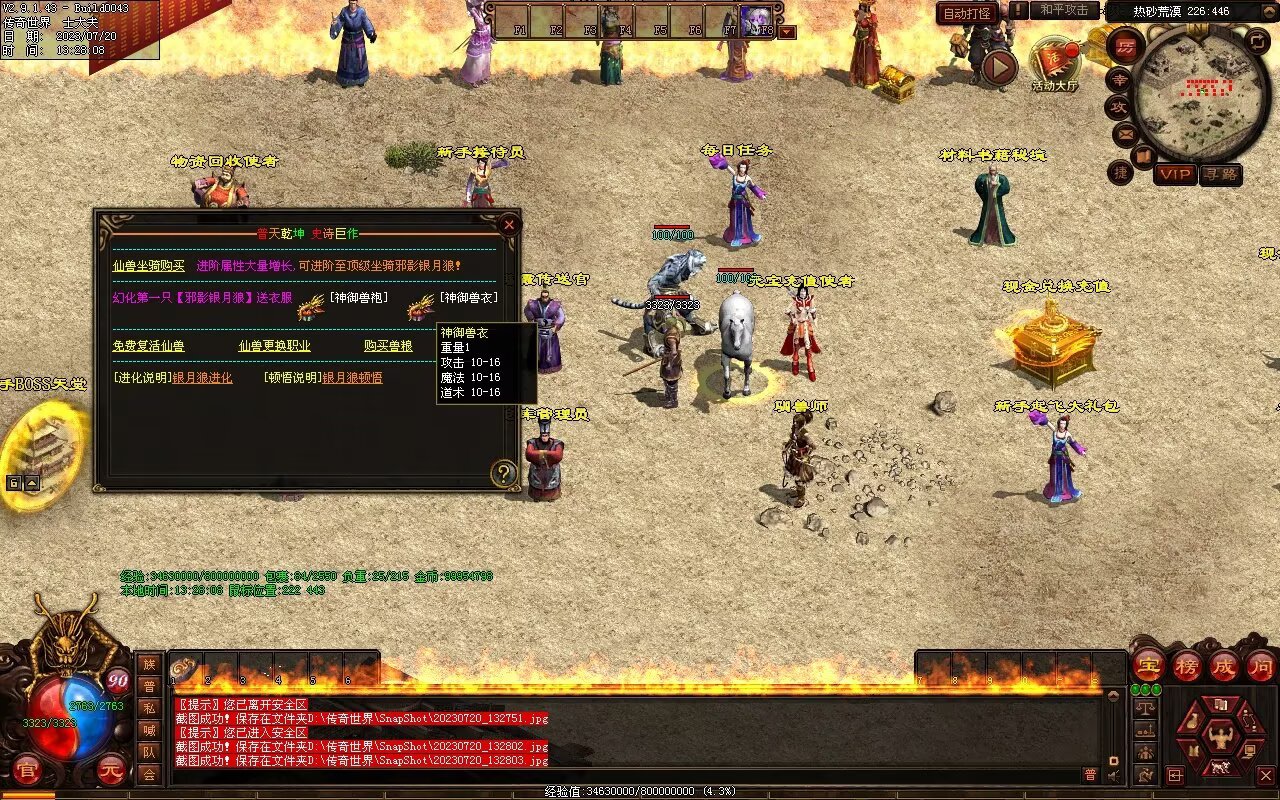Select the 免费复活仙兽 link

point(148,346)
